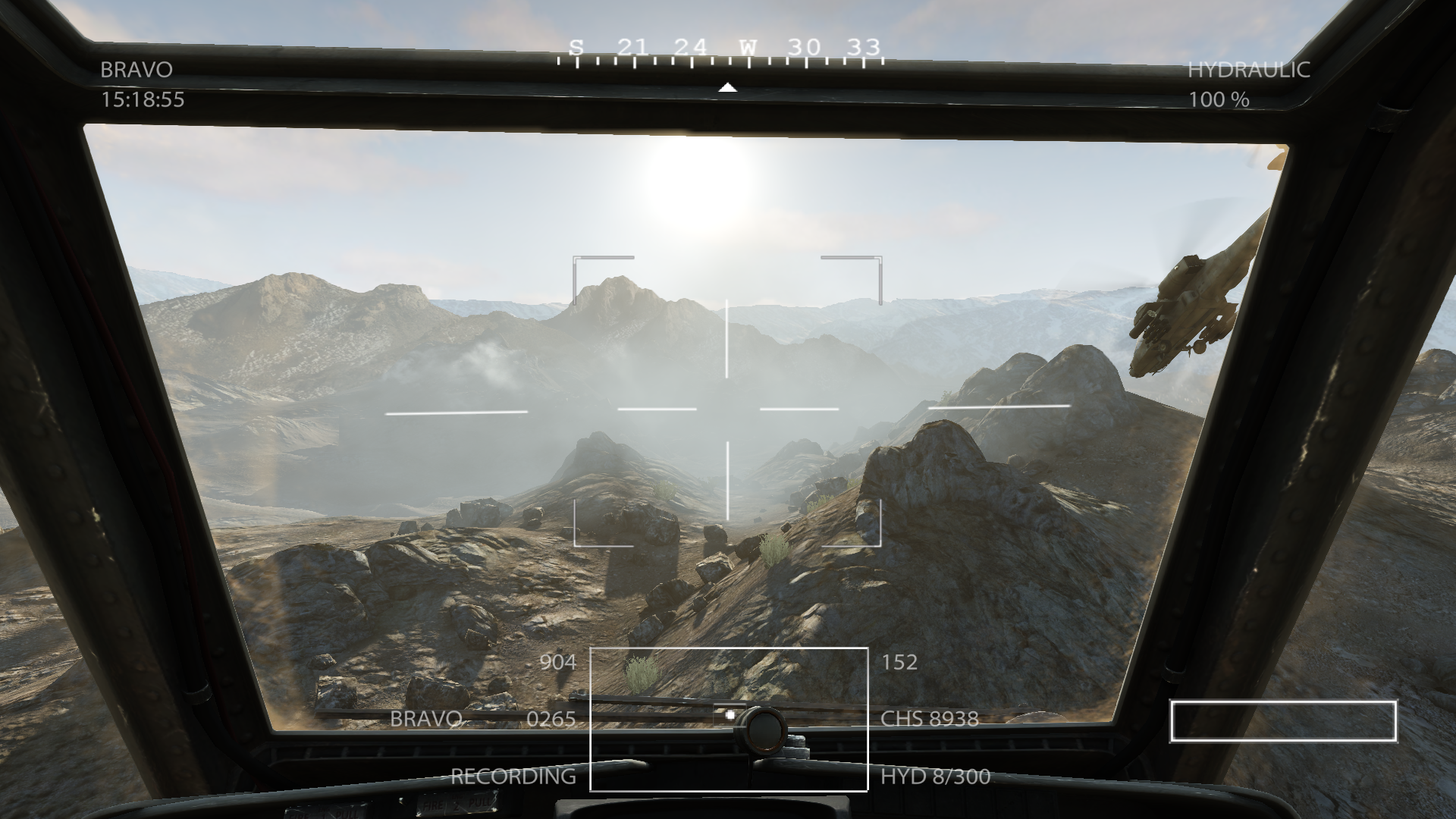Click the altitude readout showing 904
1456x819 pixels.
point(559,663)
